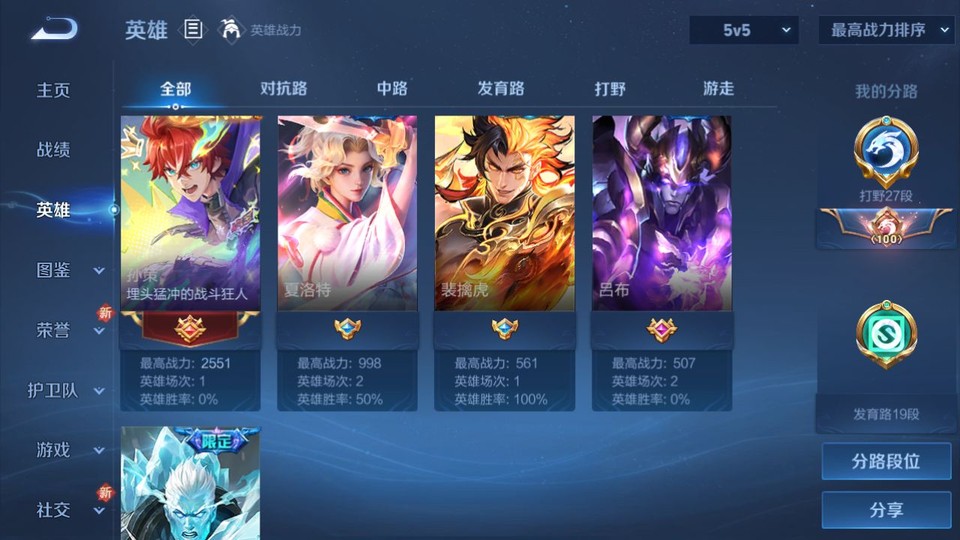Viewport: 960px width, 540px height.
Task: Open the 主页 home section
Action: [54, 90]
